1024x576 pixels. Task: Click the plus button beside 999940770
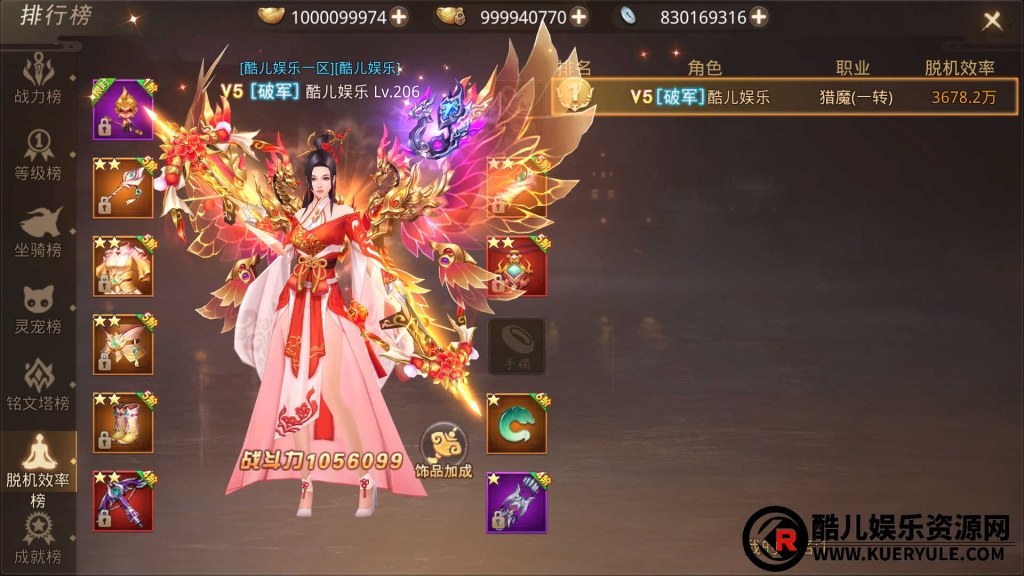click(578, 16)
